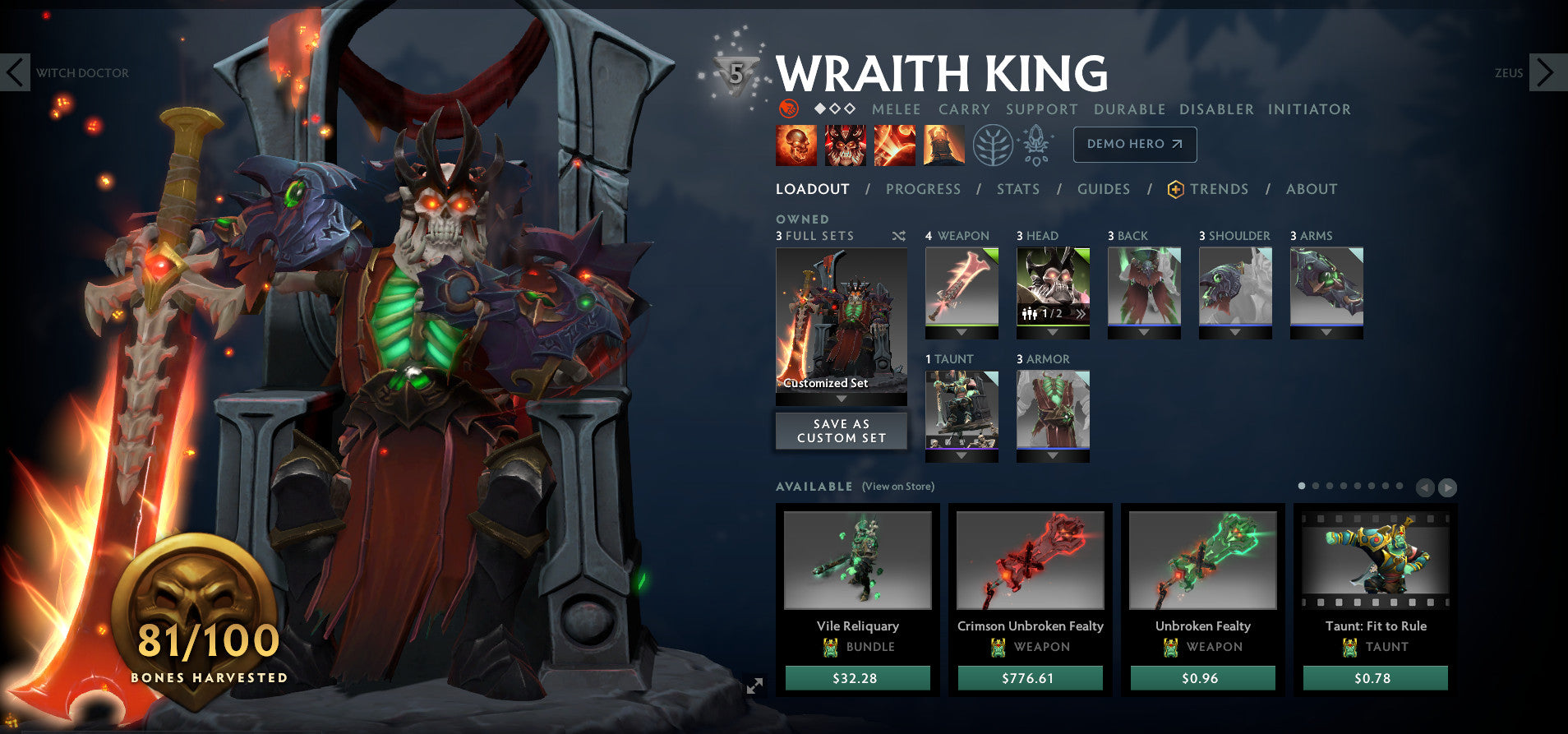Open the Reincarnation ability icon
The image size is (1568, 734).
tap(944, 145)
